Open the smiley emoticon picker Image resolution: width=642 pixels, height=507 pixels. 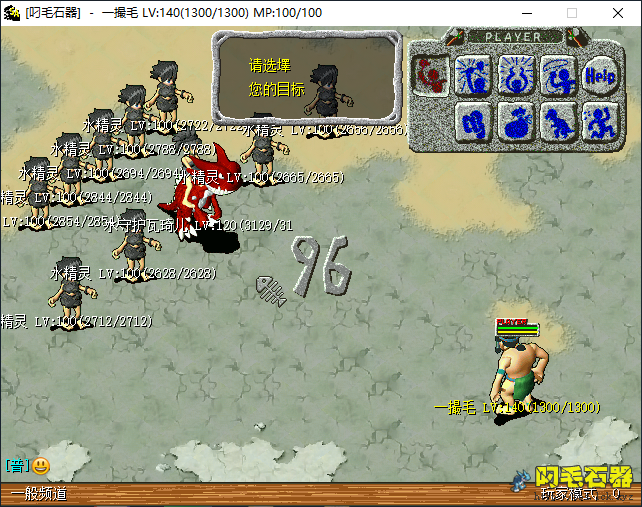click(x=41, y=465)
